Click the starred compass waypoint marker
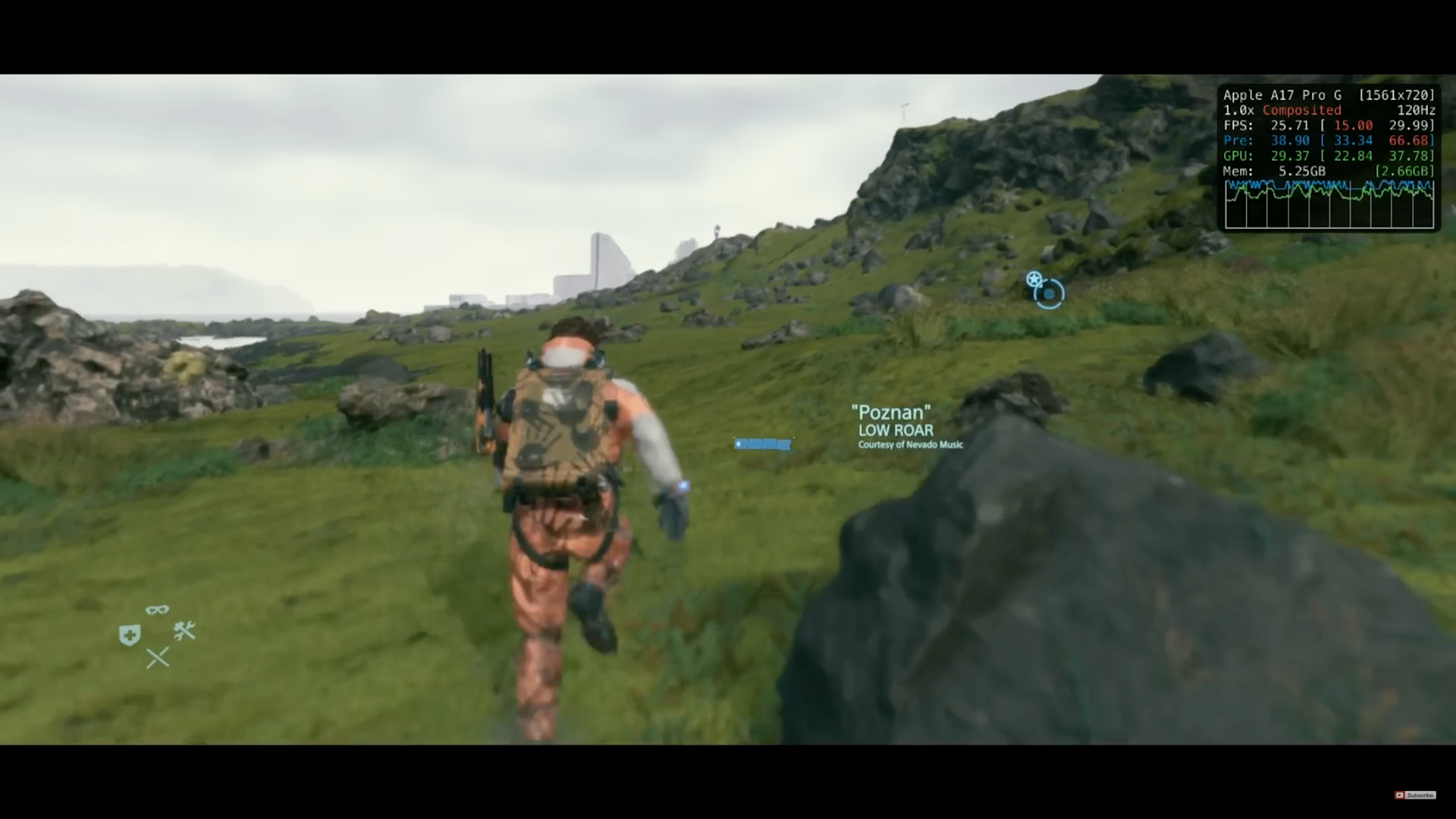 tap(1034, 280)
